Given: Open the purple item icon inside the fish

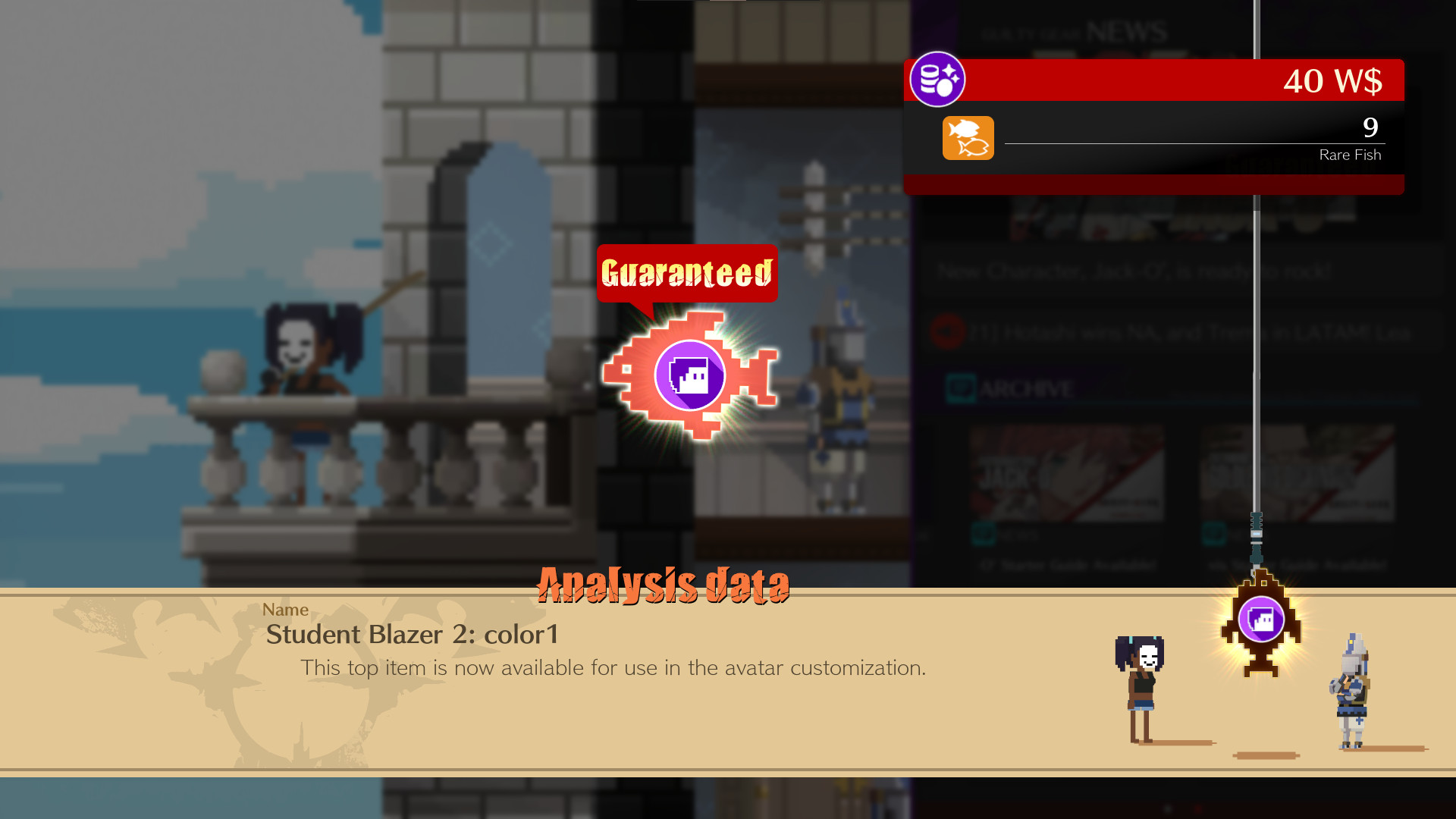Looking at the screenshot, I should pos(689,375).
